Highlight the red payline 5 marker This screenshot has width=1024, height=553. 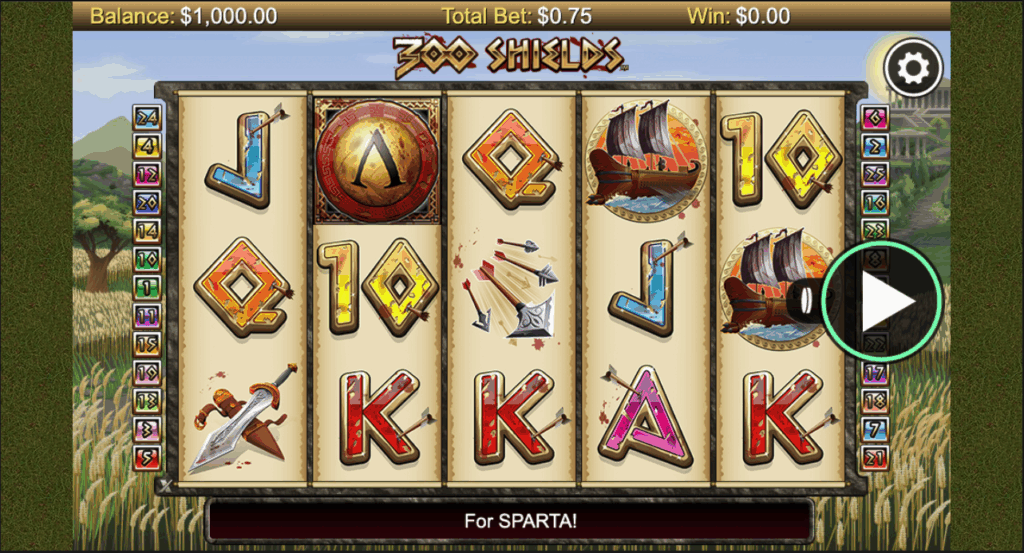pyautogui.click(x=147, y=459)
